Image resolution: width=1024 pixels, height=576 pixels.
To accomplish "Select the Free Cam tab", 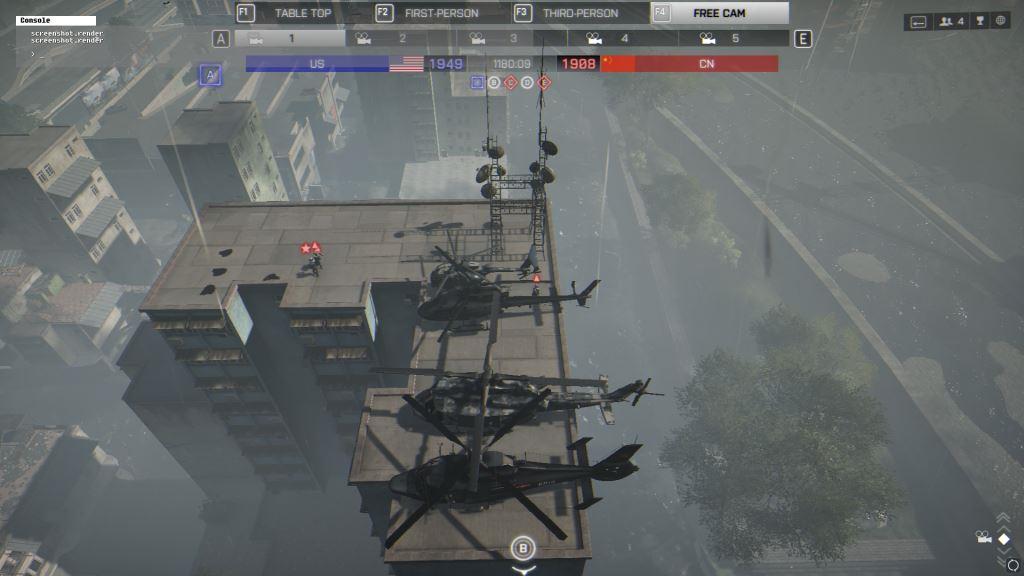I will click(719, 13).
